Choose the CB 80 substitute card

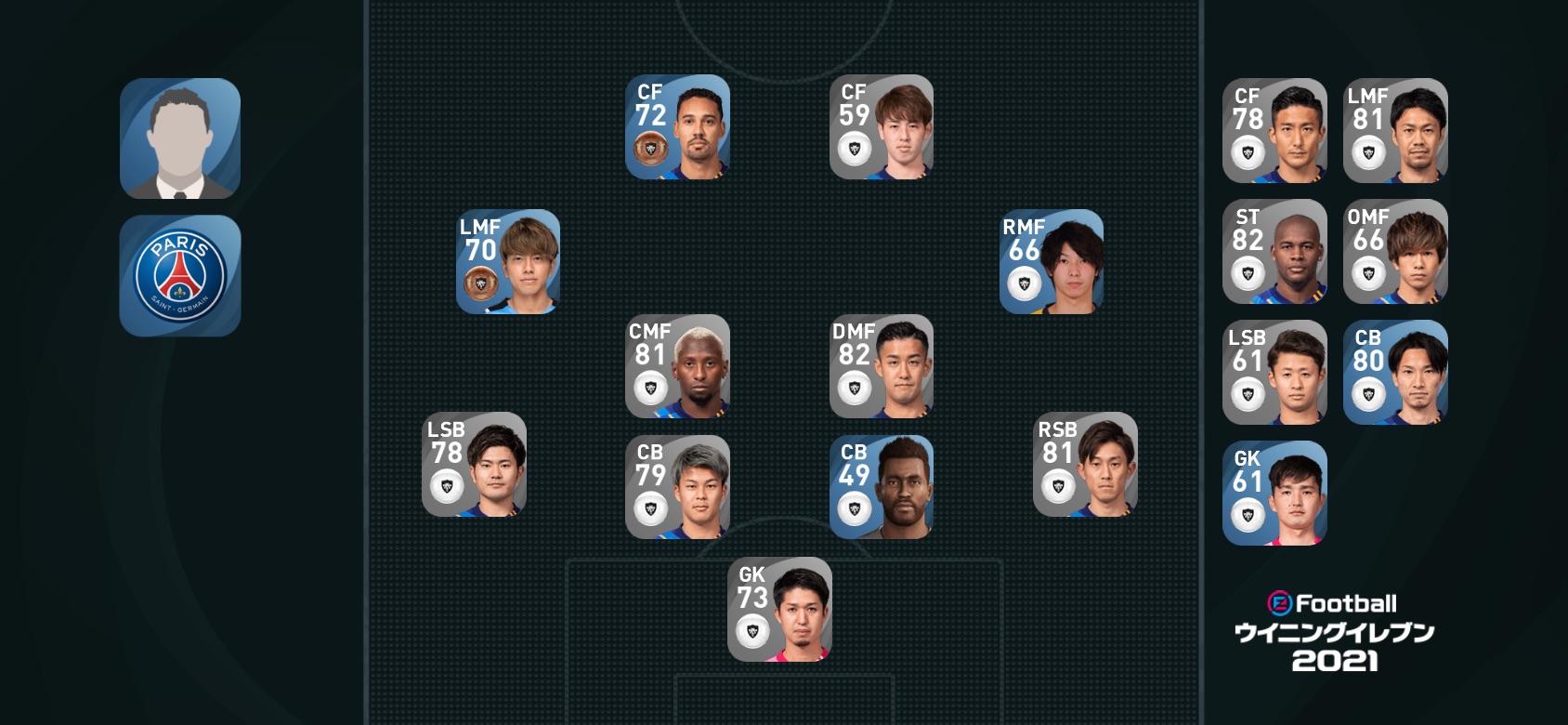click(x=1395, y=372)
